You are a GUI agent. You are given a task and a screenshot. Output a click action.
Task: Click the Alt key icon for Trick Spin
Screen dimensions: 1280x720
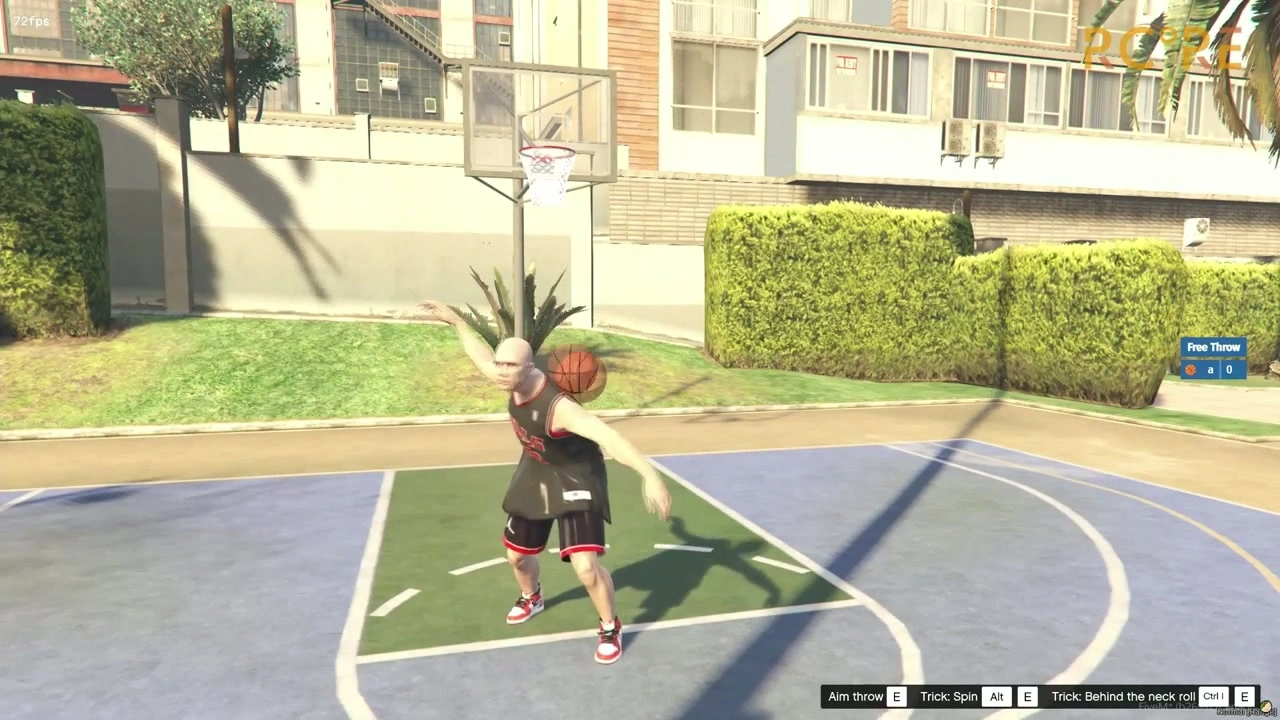tap(996, 696)
